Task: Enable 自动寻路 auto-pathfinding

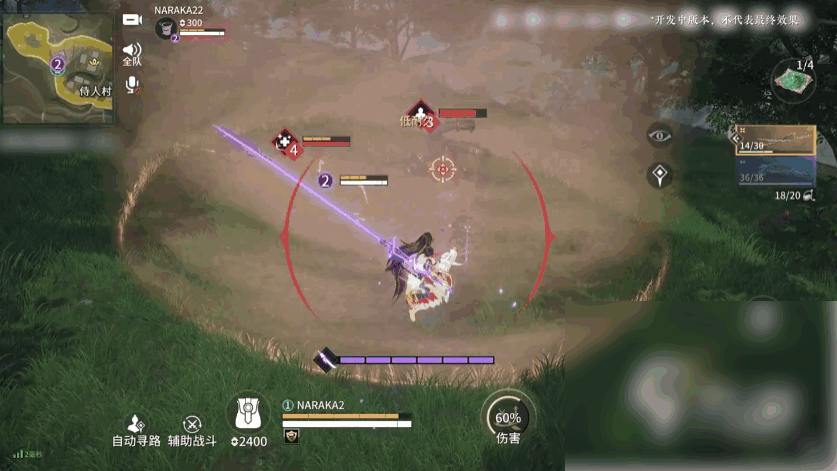Action: (x=136, y=431)
